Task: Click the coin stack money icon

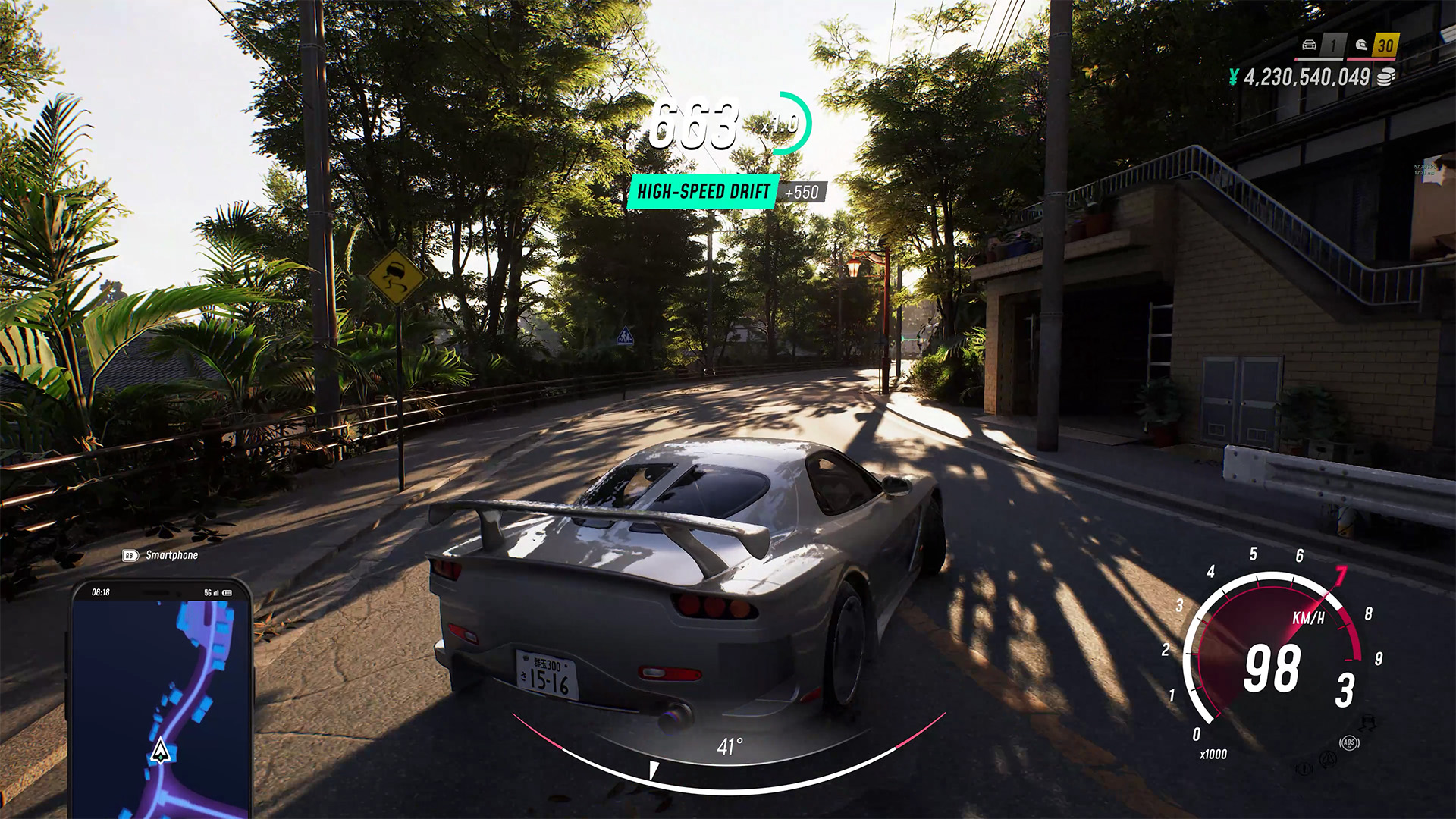Action: point(1385,77)
